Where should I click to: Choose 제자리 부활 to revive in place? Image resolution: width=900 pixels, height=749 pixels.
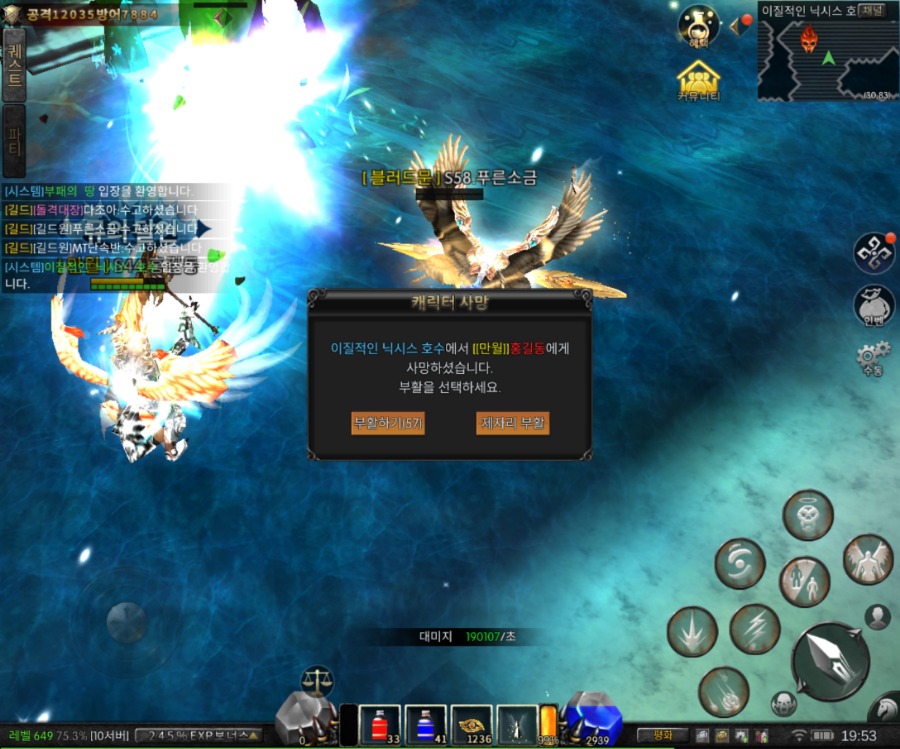pos(513,423)
